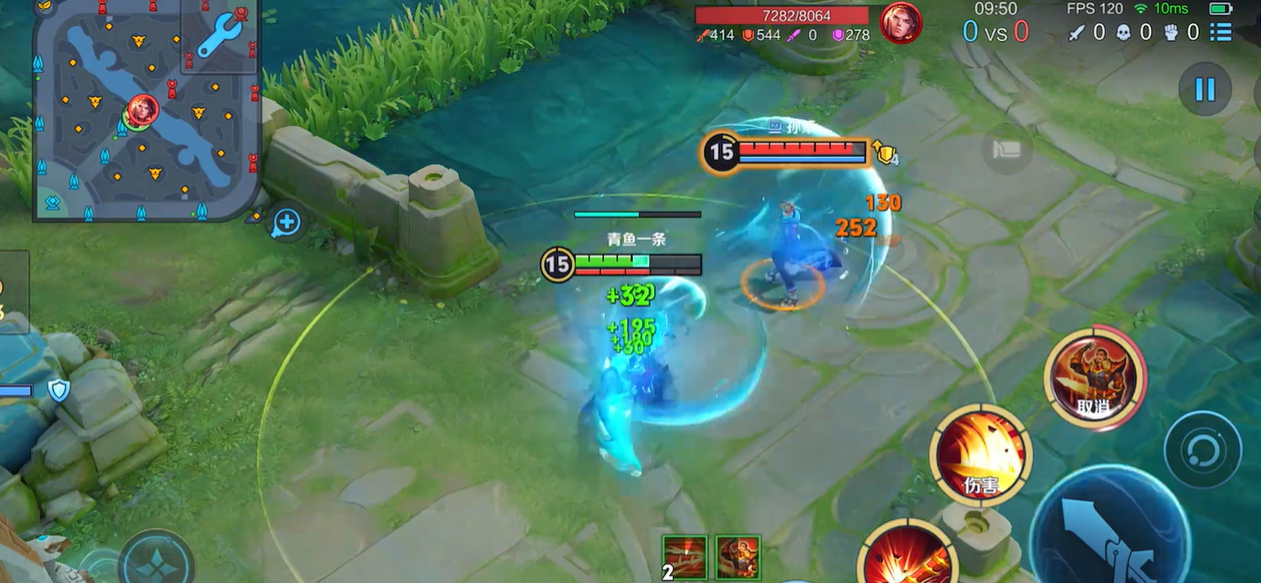Image resolution: width=1261 pixels, height=583 pixels.
Task: Click the faded flag signal icon
Action: click(x=1006, y=151)
